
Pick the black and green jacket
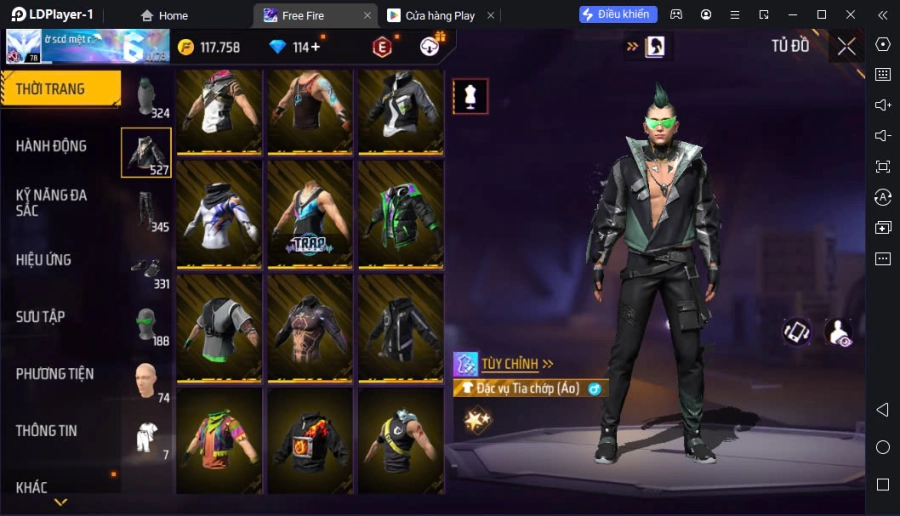point(400,212)
